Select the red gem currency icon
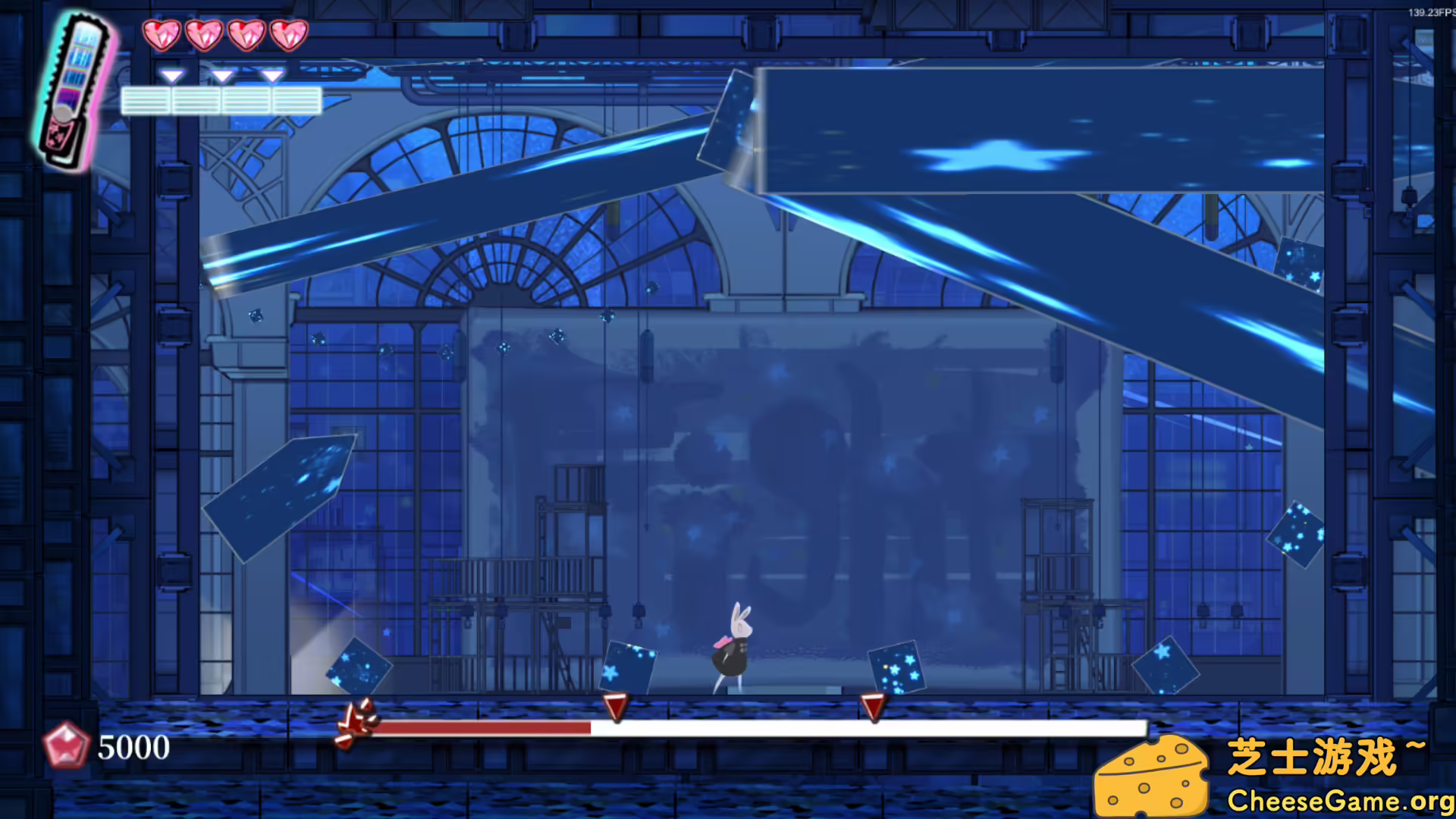Viewport: 1456px width, 819px height. coord(66,745)
